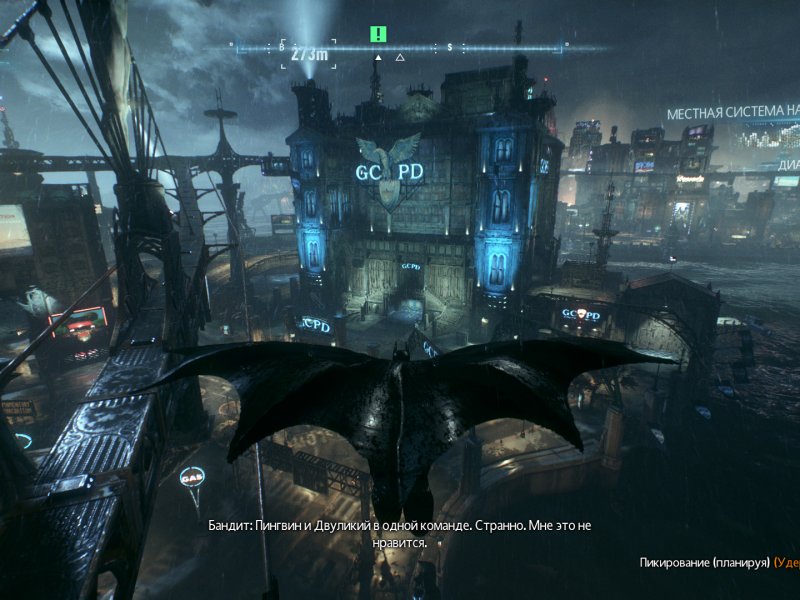Select the green exclamation objective marker

(x=378, y=34)
